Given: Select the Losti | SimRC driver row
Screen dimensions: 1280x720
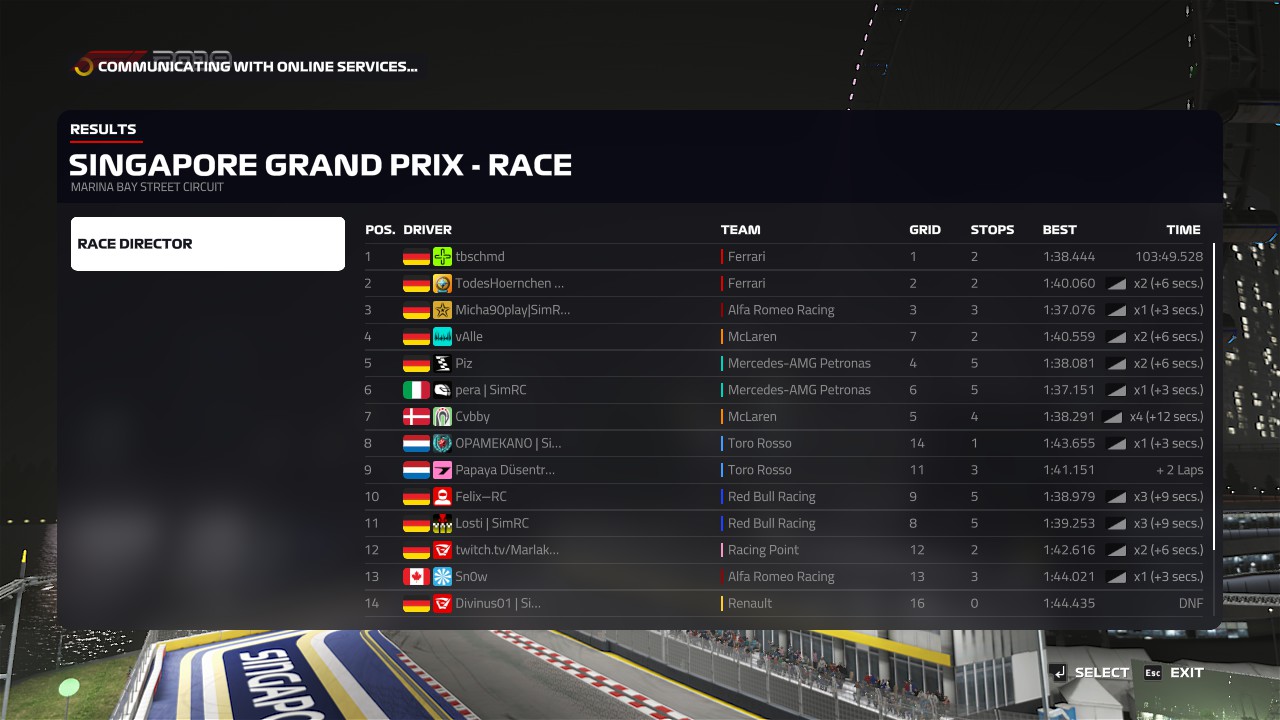Looking at the screenshot, I should point(783,523).
